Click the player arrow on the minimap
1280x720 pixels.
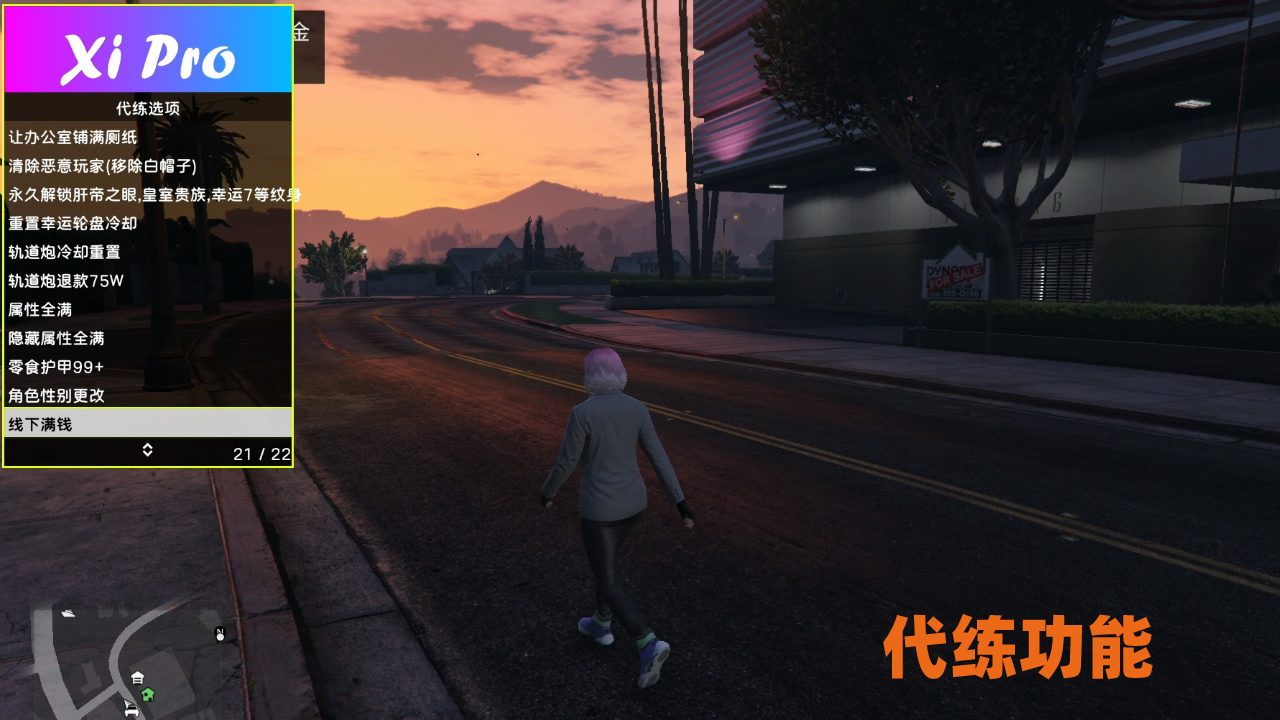pos(128,703)
